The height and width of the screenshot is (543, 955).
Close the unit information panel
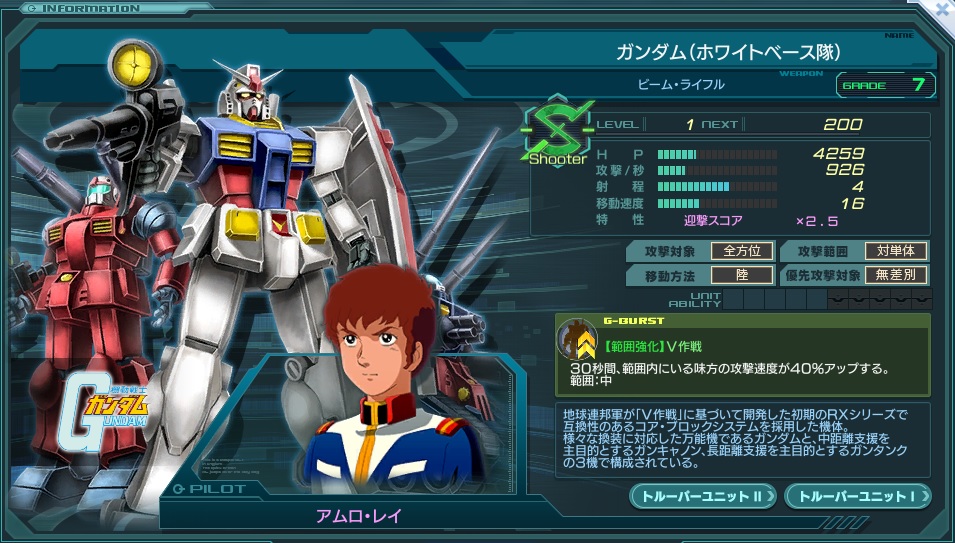(x=942, y=9)
